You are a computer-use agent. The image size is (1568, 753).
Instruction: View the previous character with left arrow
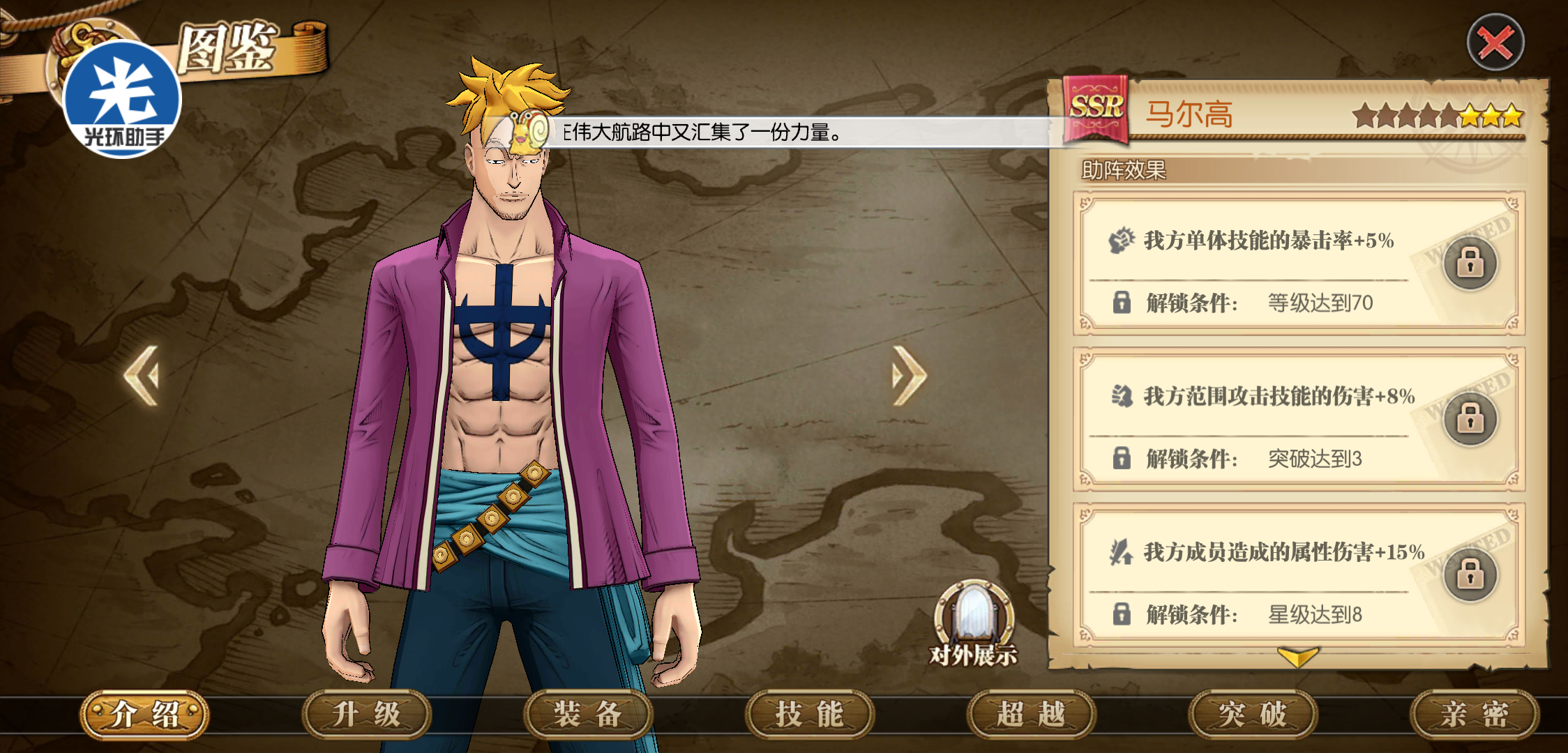(142, 376)
